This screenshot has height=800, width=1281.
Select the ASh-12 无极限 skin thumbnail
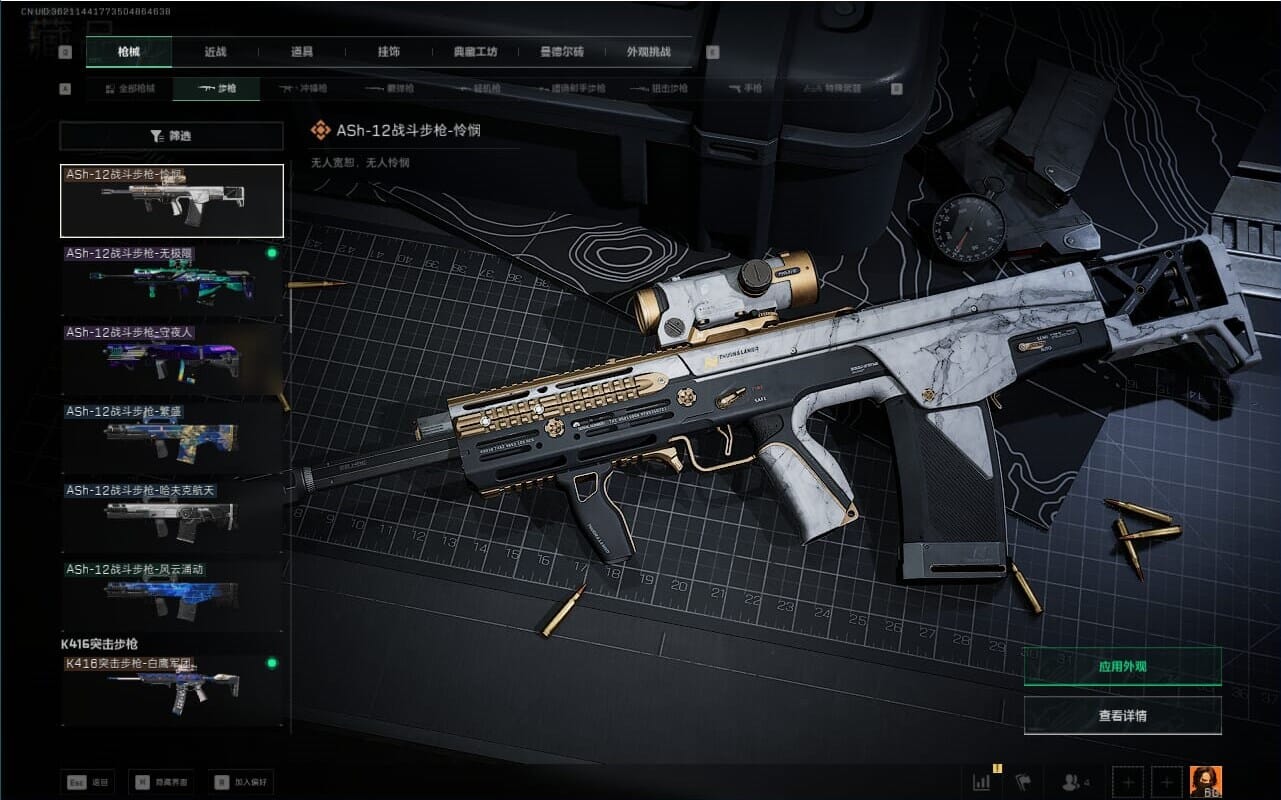(171, 282)
